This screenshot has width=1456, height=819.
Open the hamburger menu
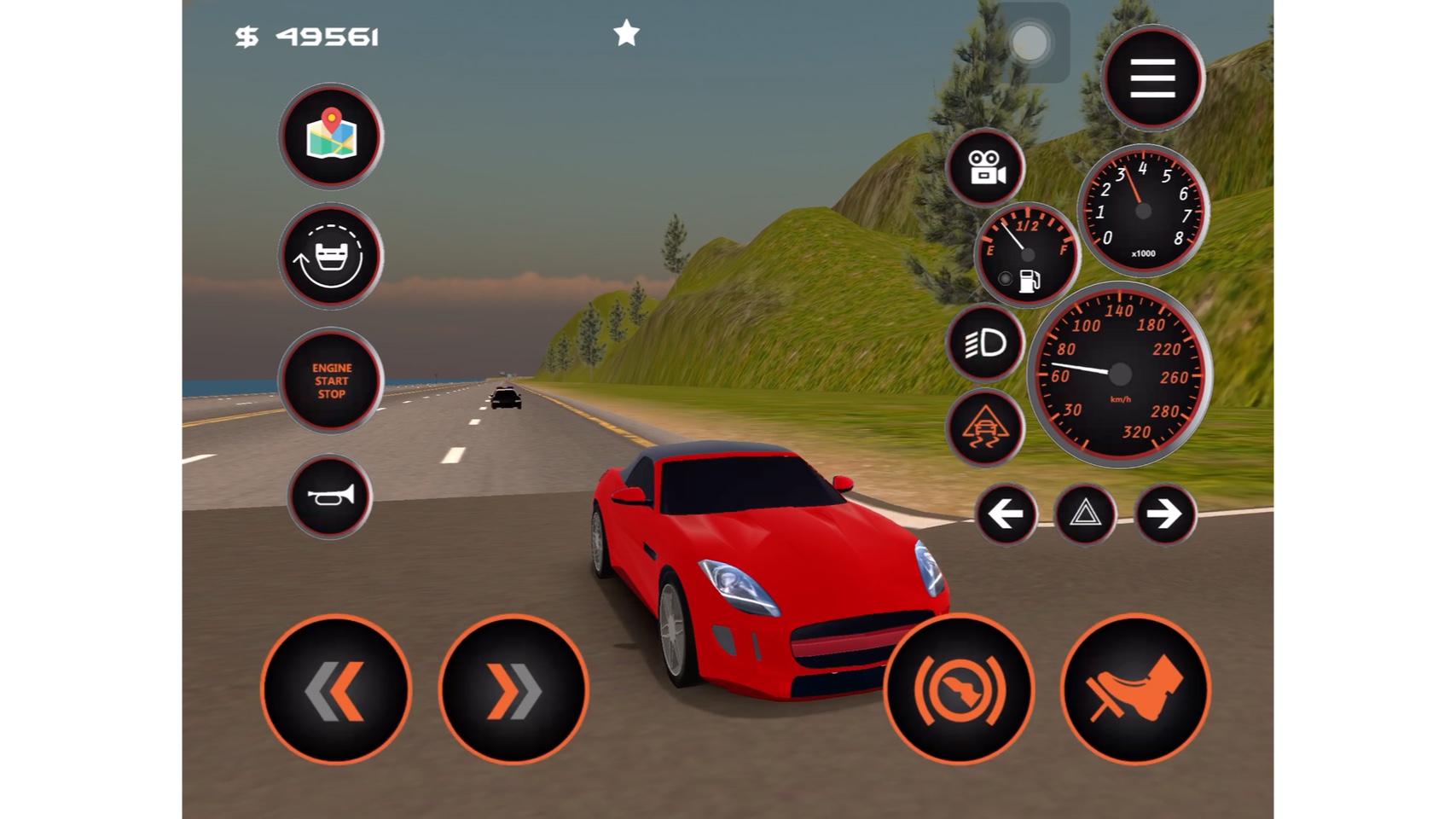1152,78
